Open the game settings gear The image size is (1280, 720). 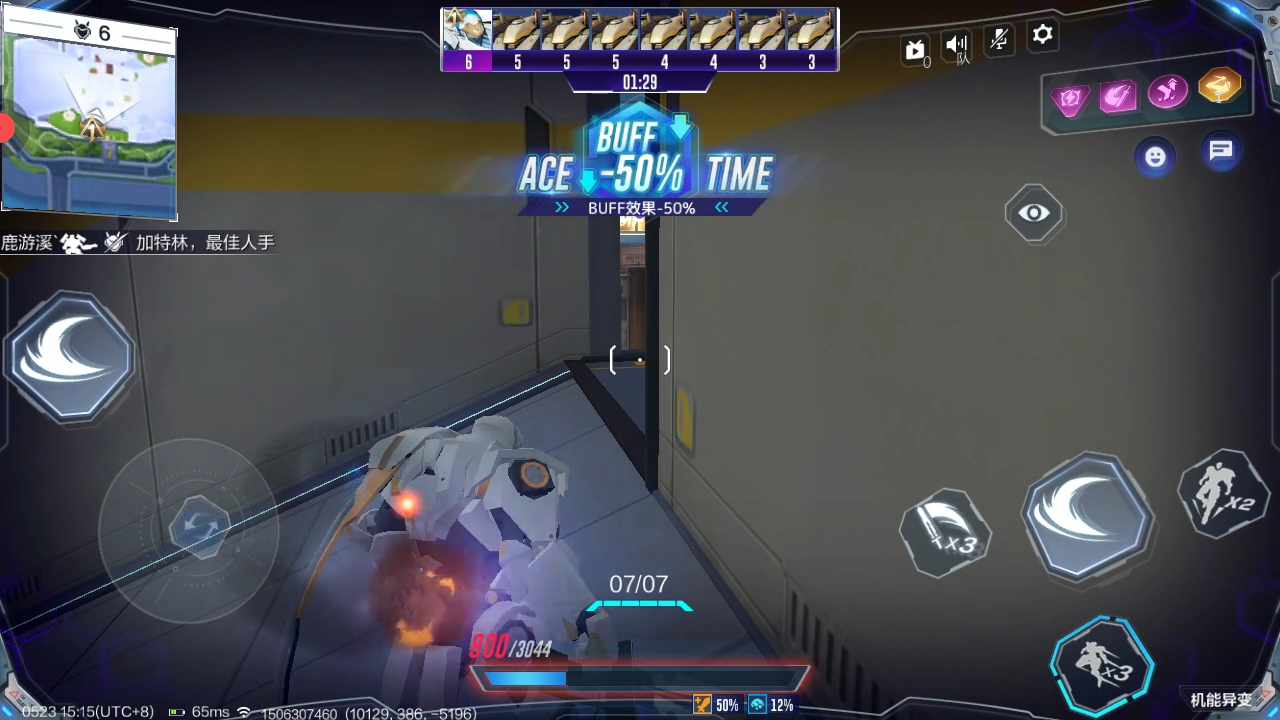pos(1042,36)
